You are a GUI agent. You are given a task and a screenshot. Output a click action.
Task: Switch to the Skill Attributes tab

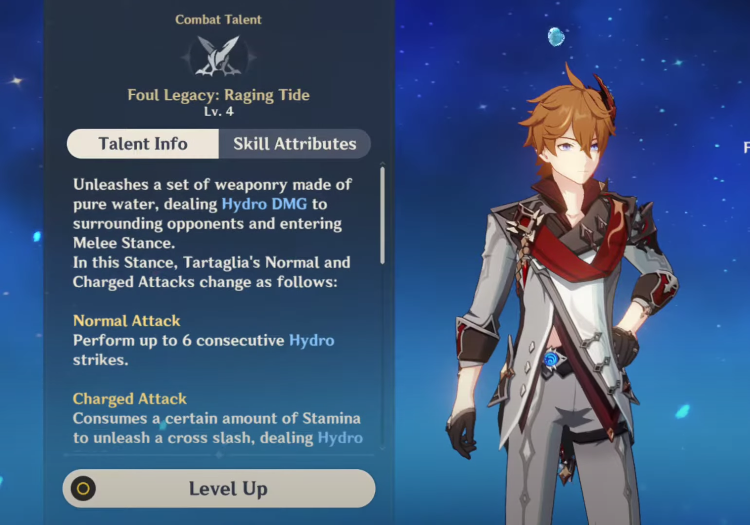[x=294, y=144]
